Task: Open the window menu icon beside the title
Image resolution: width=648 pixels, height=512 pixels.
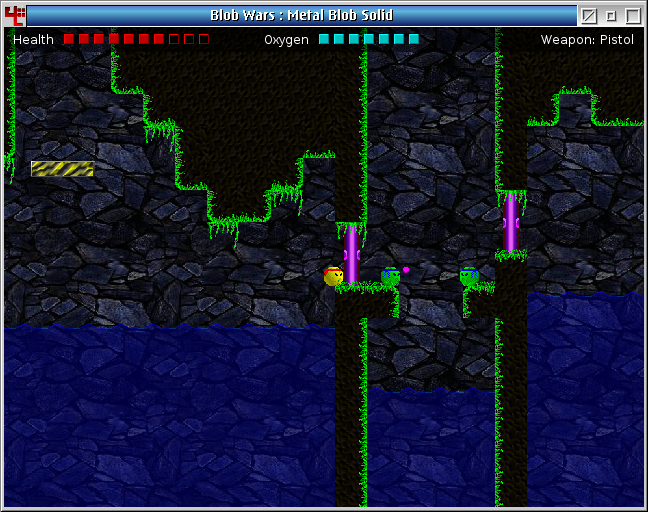Action: pyautogui.click(x=14, y=15)
